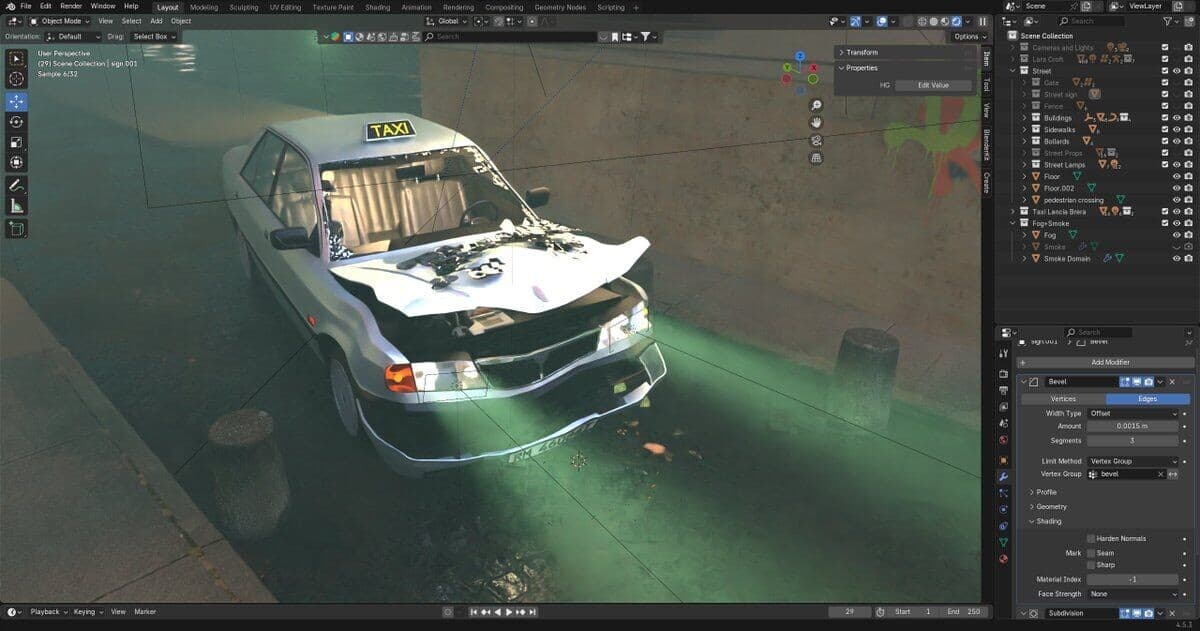This screenshot has width=1200, height=631.
Task: Open the Face Strength dropdown
Action: [1133, 594]
